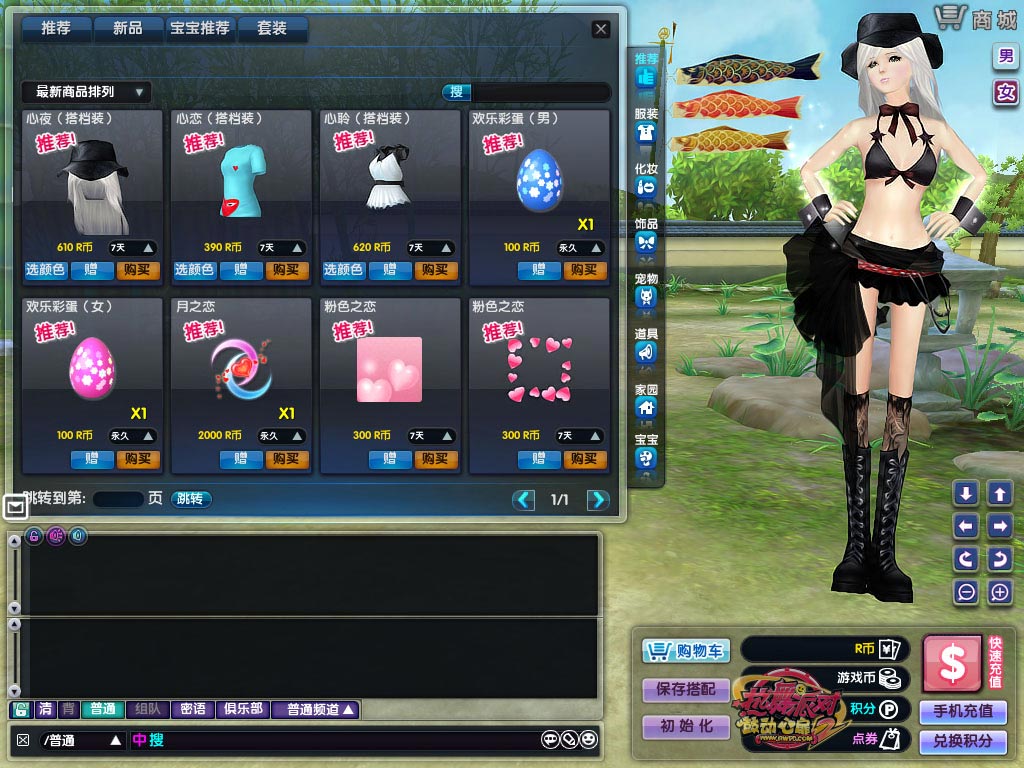Zoom in the character preview
Viewport: 1024px width, 768px height.
click(x=1000, y=592)
